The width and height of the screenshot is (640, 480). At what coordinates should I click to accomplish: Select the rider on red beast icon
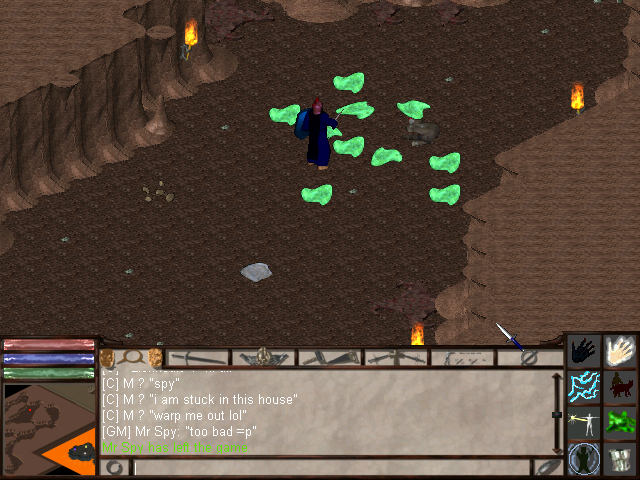(620, 386)
